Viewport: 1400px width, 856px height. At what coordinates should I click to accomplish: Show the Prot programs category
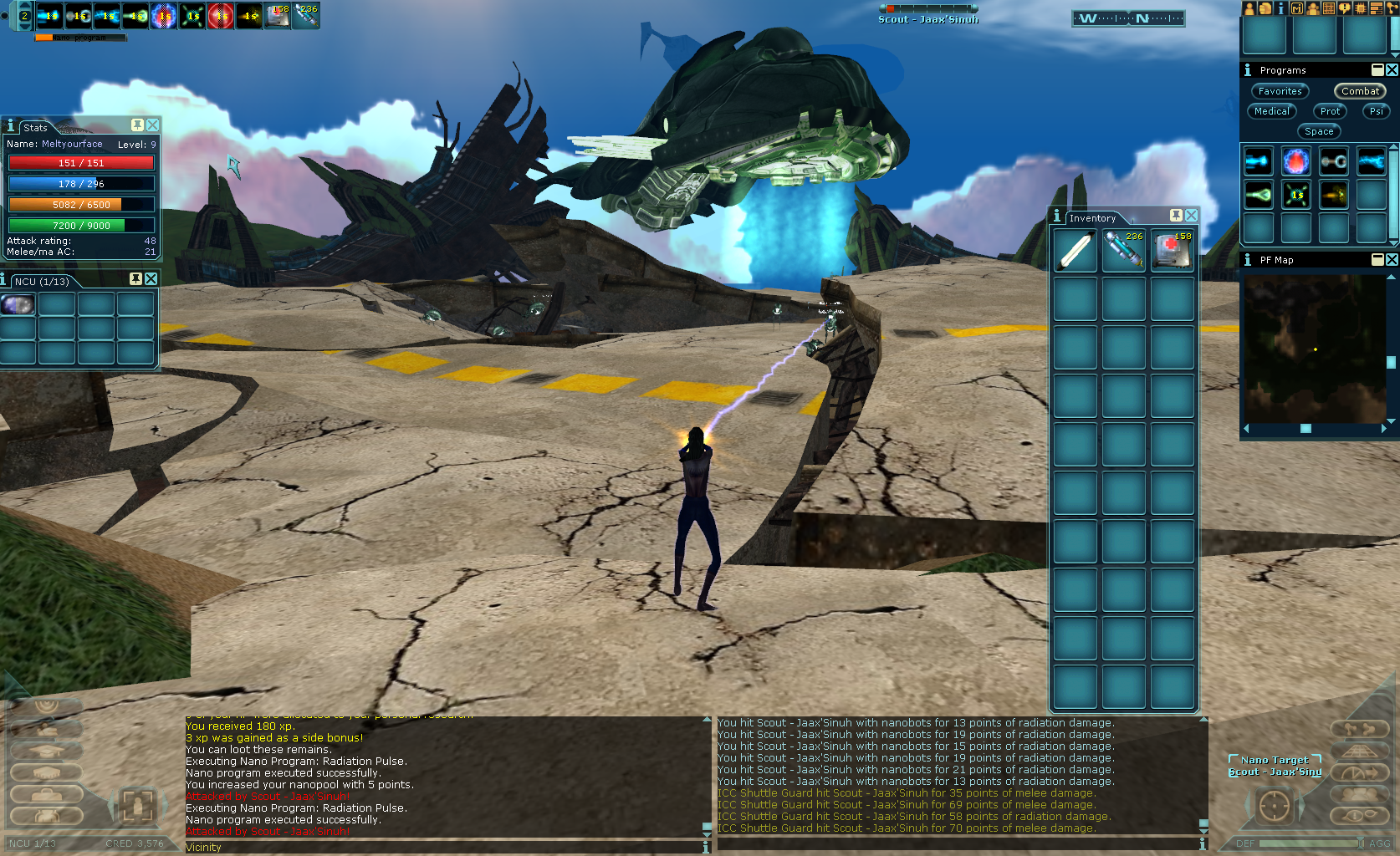pos(1330,111)
